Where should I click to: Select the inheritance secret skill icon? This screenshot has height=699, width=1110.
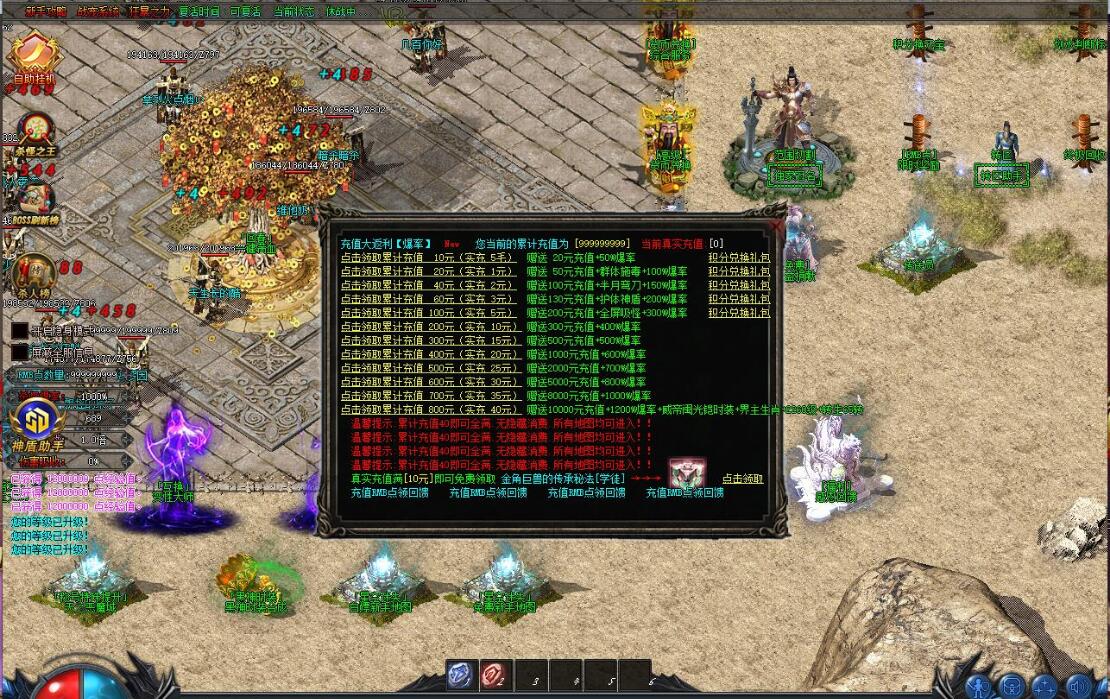pyautogui.click(x=687, y=474)
